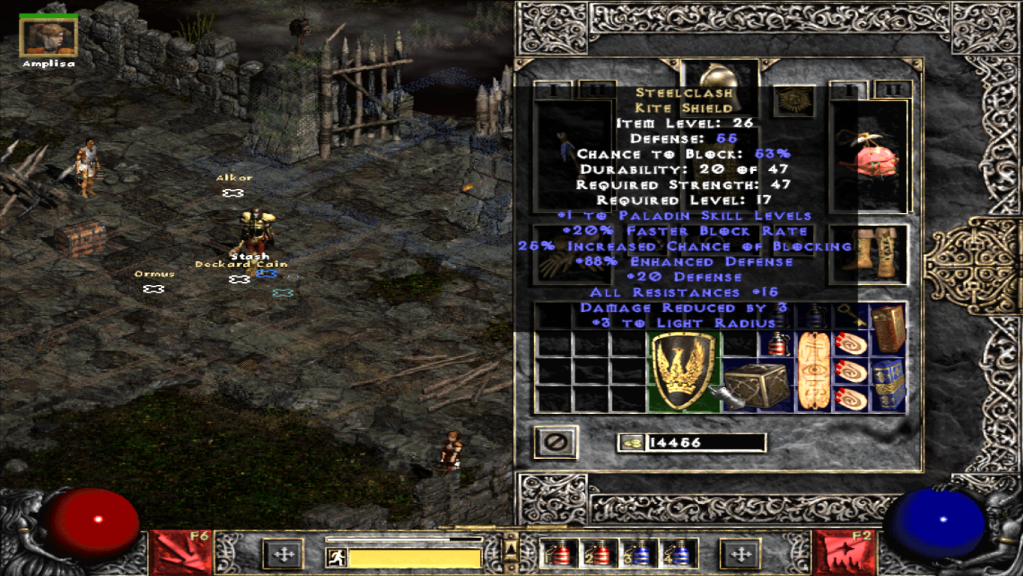Viewport: 1023px width, 576px height.
Task: Toggle the run/walk button
Action: pos(338,557)
